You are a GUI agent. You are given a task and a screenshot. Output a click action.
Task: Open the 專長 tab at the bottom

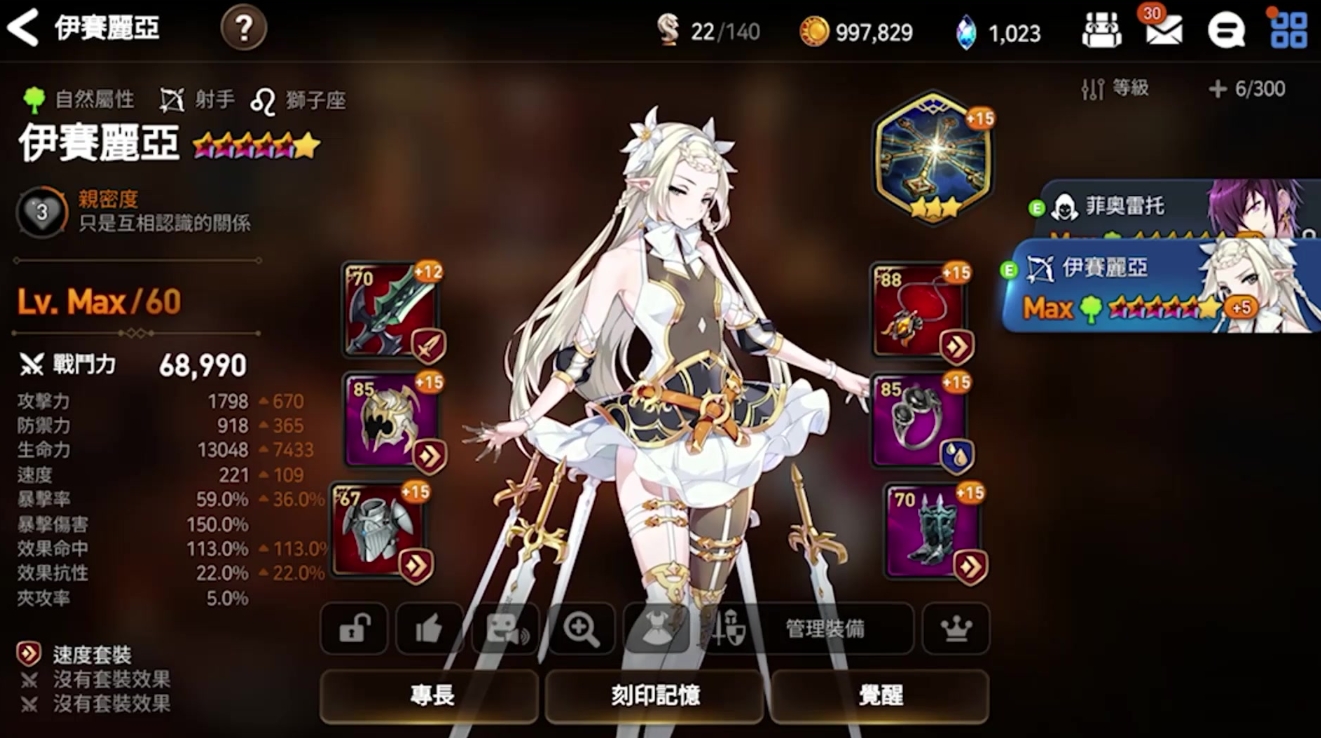[430, 697]
